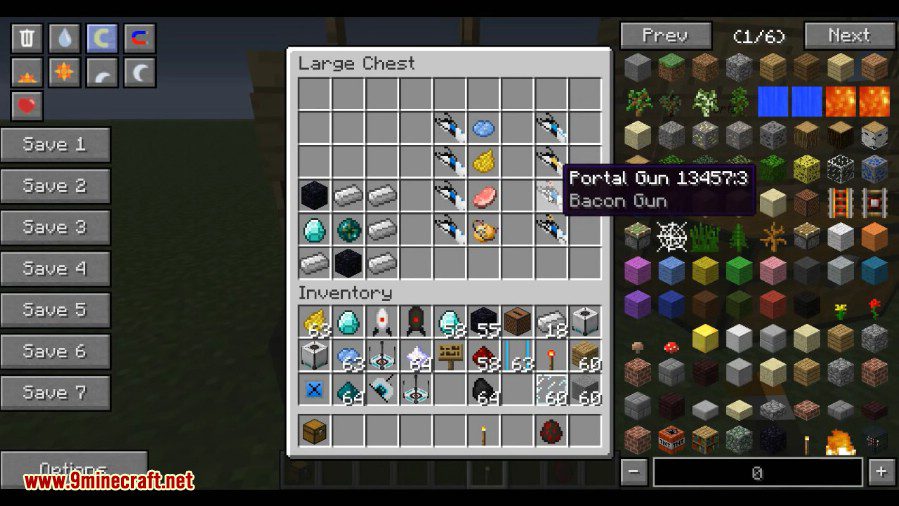The height and width of the screenshot is (506, 899).
Task: Toggle rain with the water drop button
Action: (x=64, y=38)
